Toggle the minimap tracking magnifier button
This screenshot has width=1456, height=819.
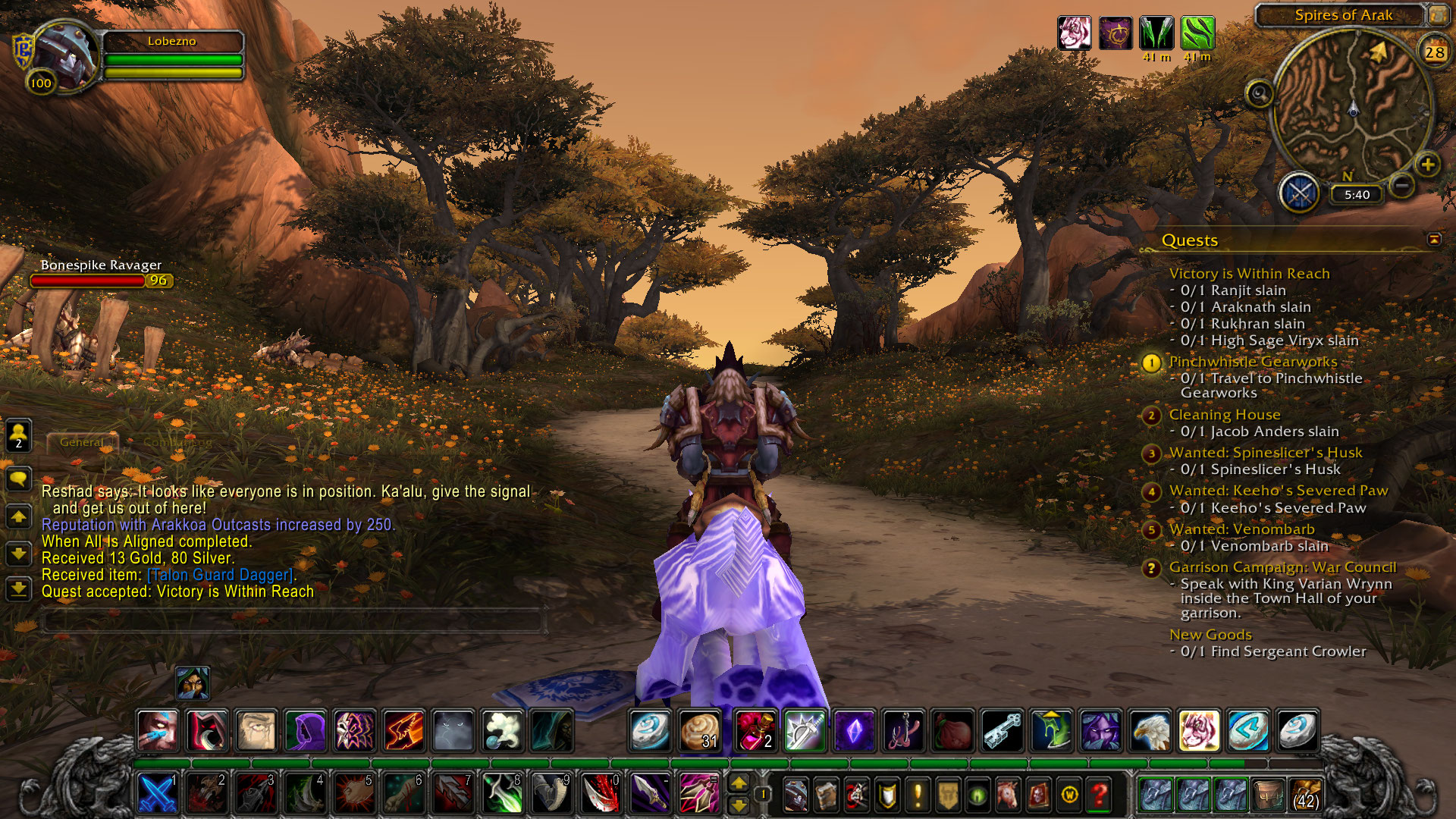pos(1260,95)
